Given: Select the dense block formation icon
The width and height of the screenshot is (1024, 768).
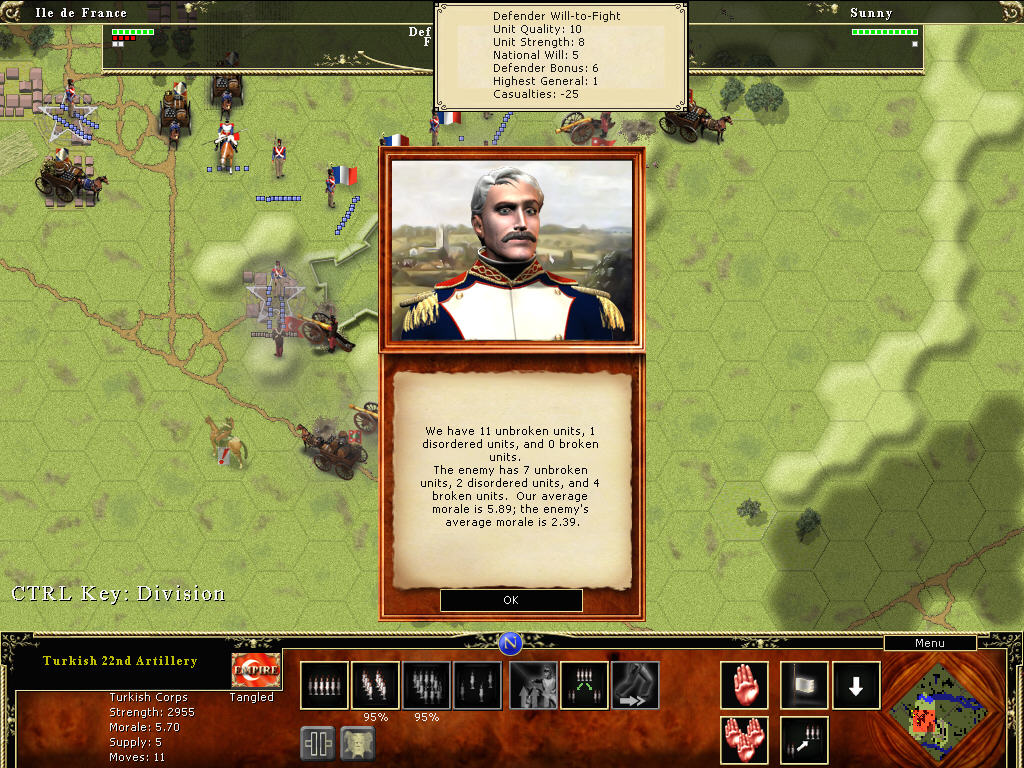Looking at the screenshot, I should (x=427, y=685).
